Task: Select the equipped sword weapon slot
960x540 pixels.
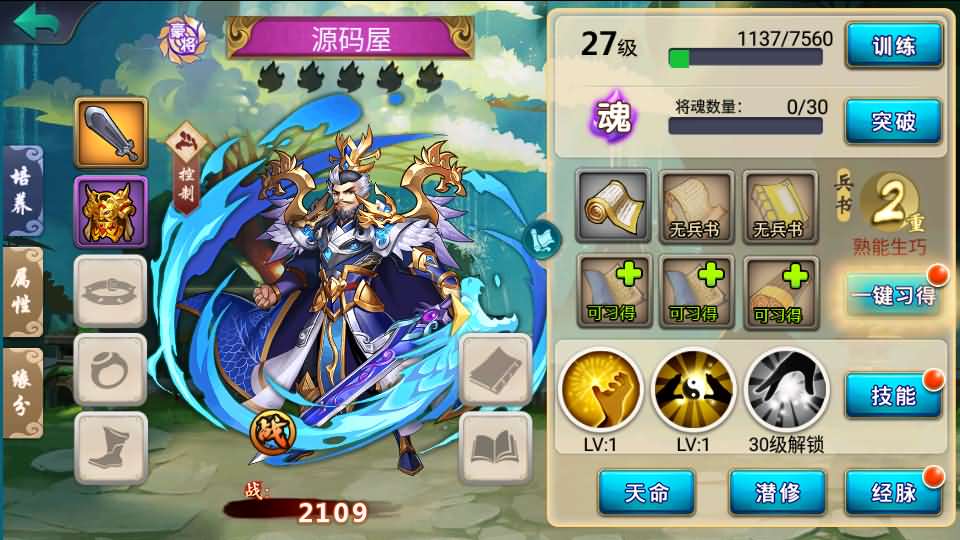Action: pyautogui.click(x=111, y=134)
